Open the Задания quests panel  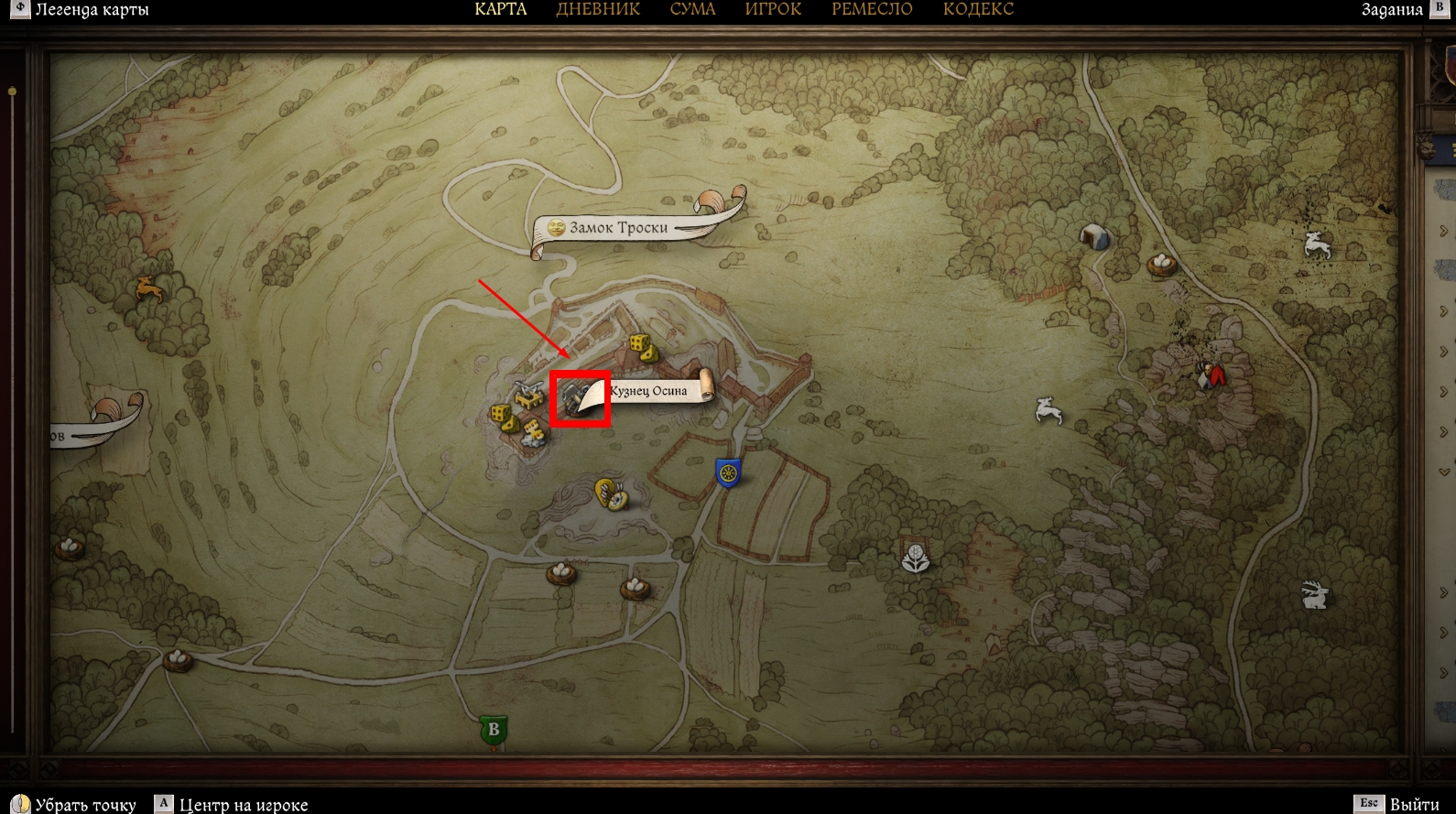point(1392,10)
